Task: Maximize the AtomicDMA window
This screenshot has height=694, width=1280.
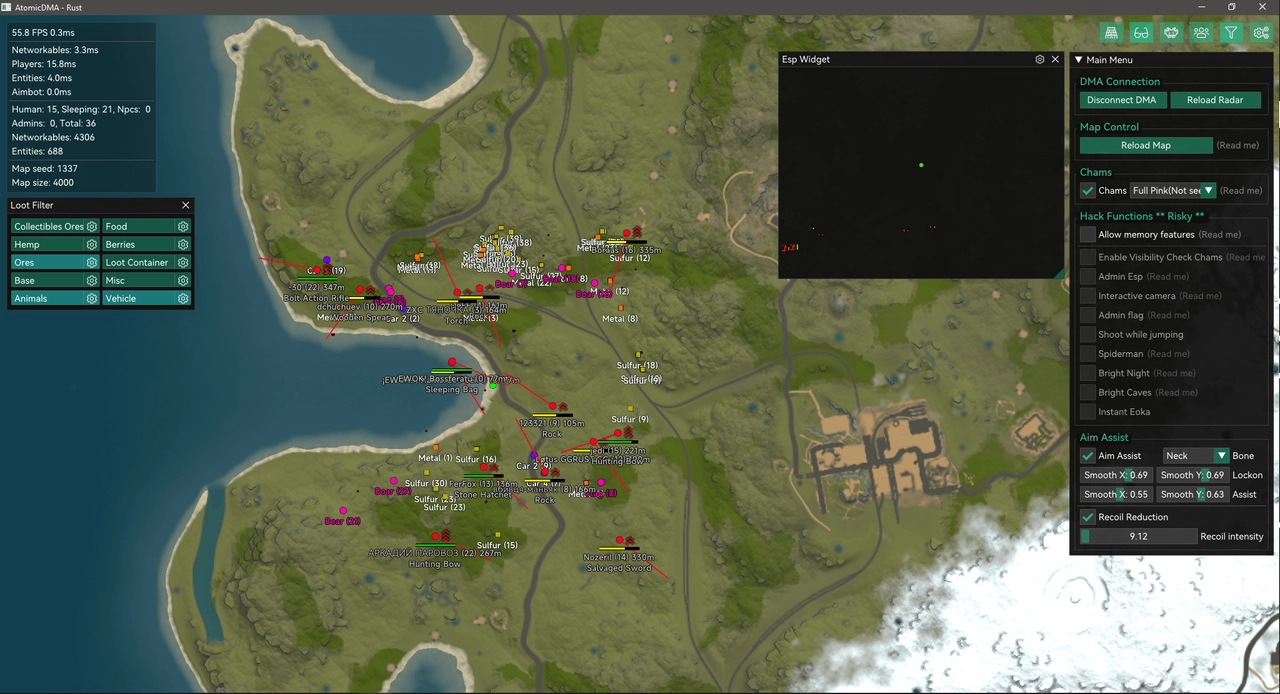Action: tap(1232, 7)
